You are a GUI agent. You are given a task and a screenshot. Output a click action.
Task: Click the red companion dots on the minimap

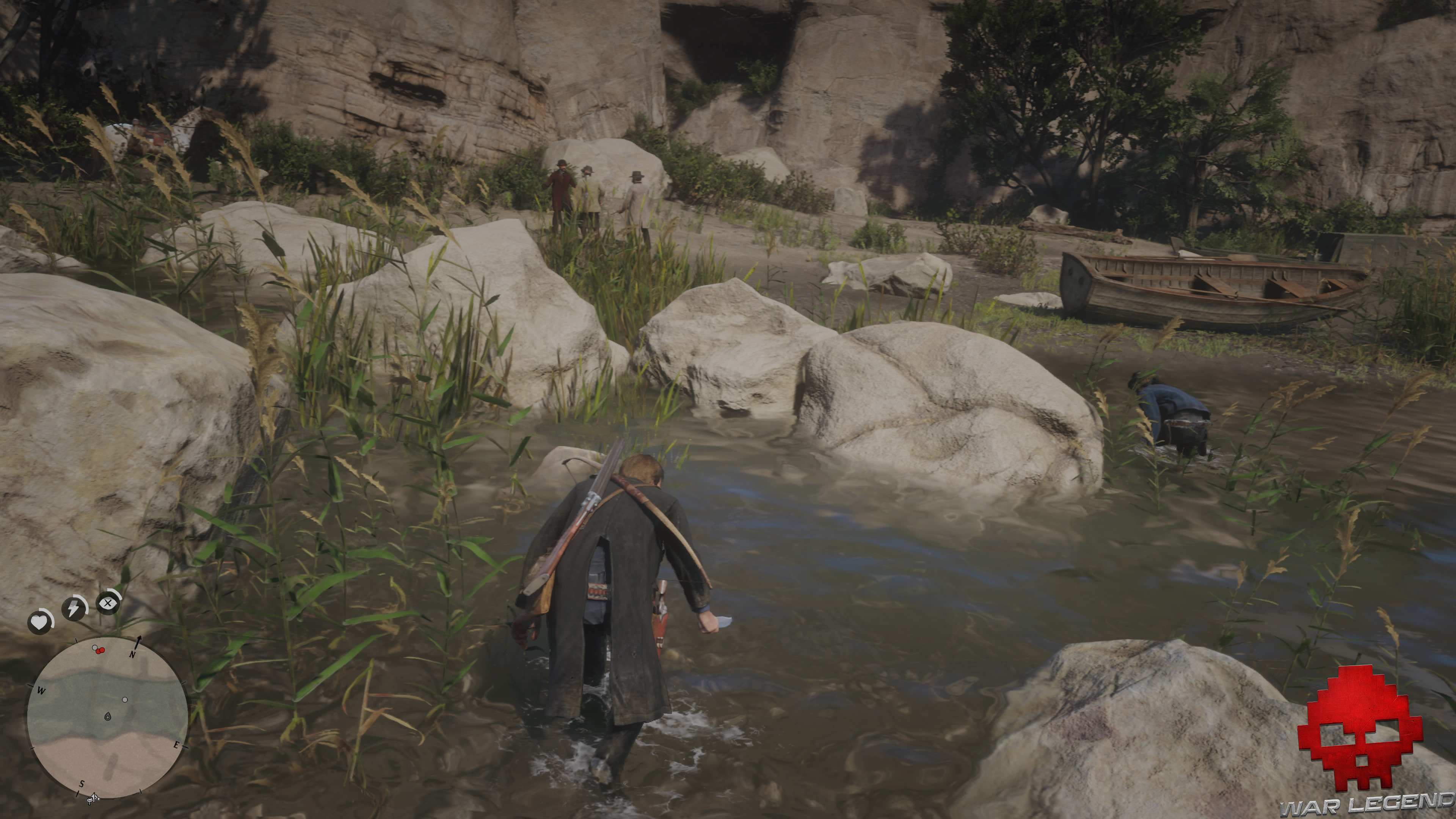[x=100, y=651]
